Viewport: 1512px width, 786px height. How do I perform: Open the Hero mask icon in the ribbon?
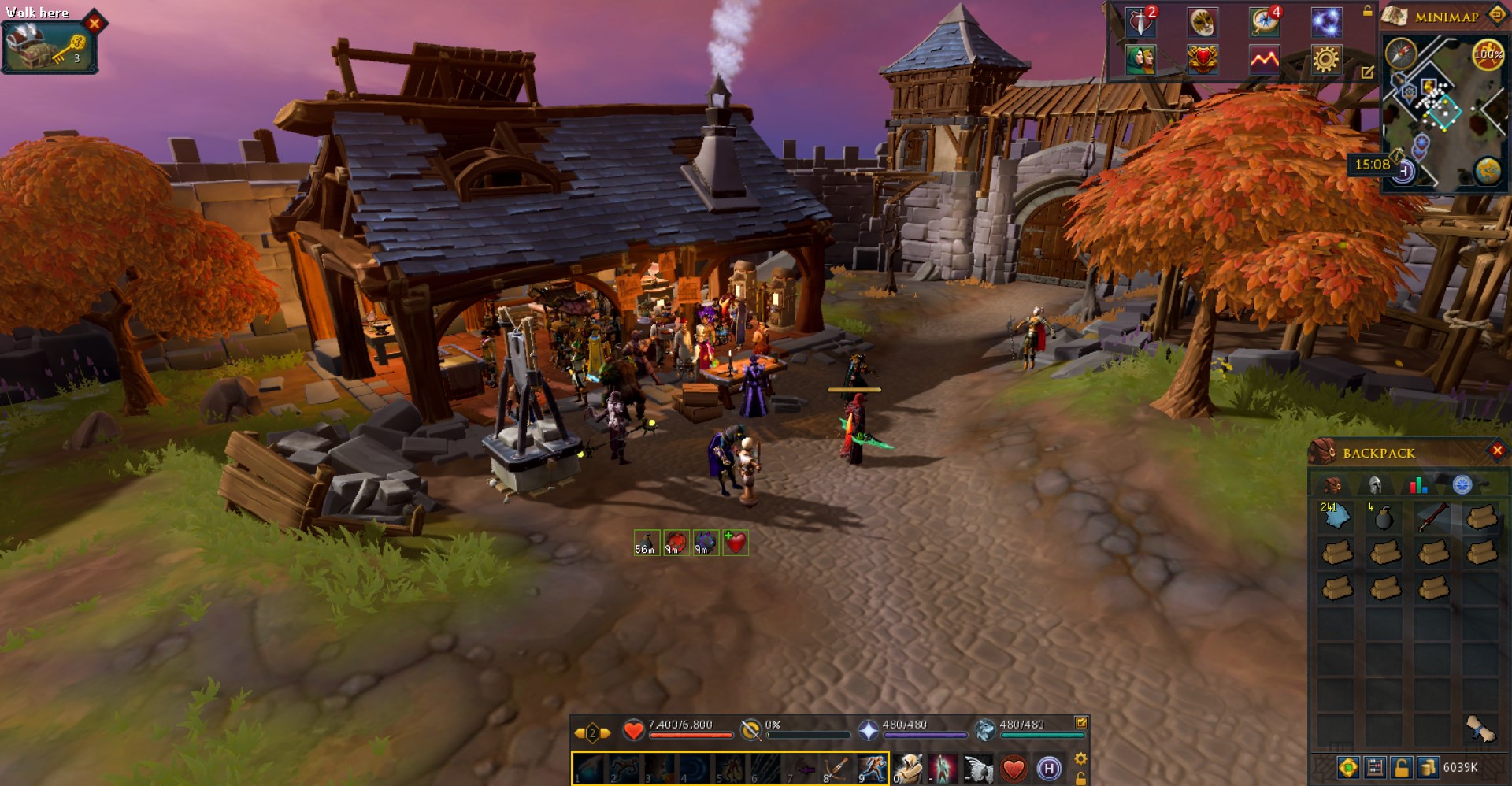(1203, 24)
